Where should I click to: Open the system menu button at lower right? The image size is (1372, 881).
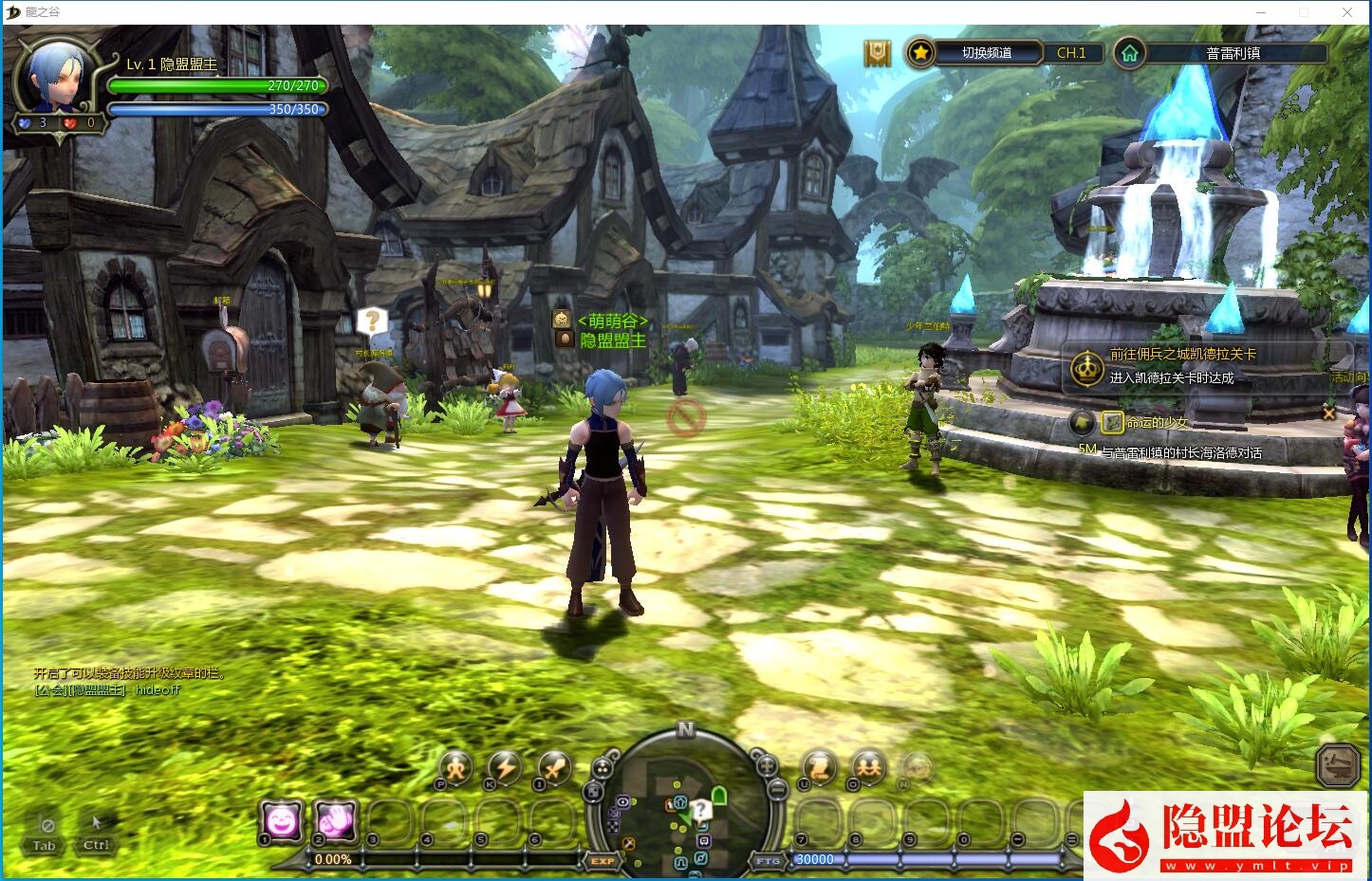(1339, 764)
